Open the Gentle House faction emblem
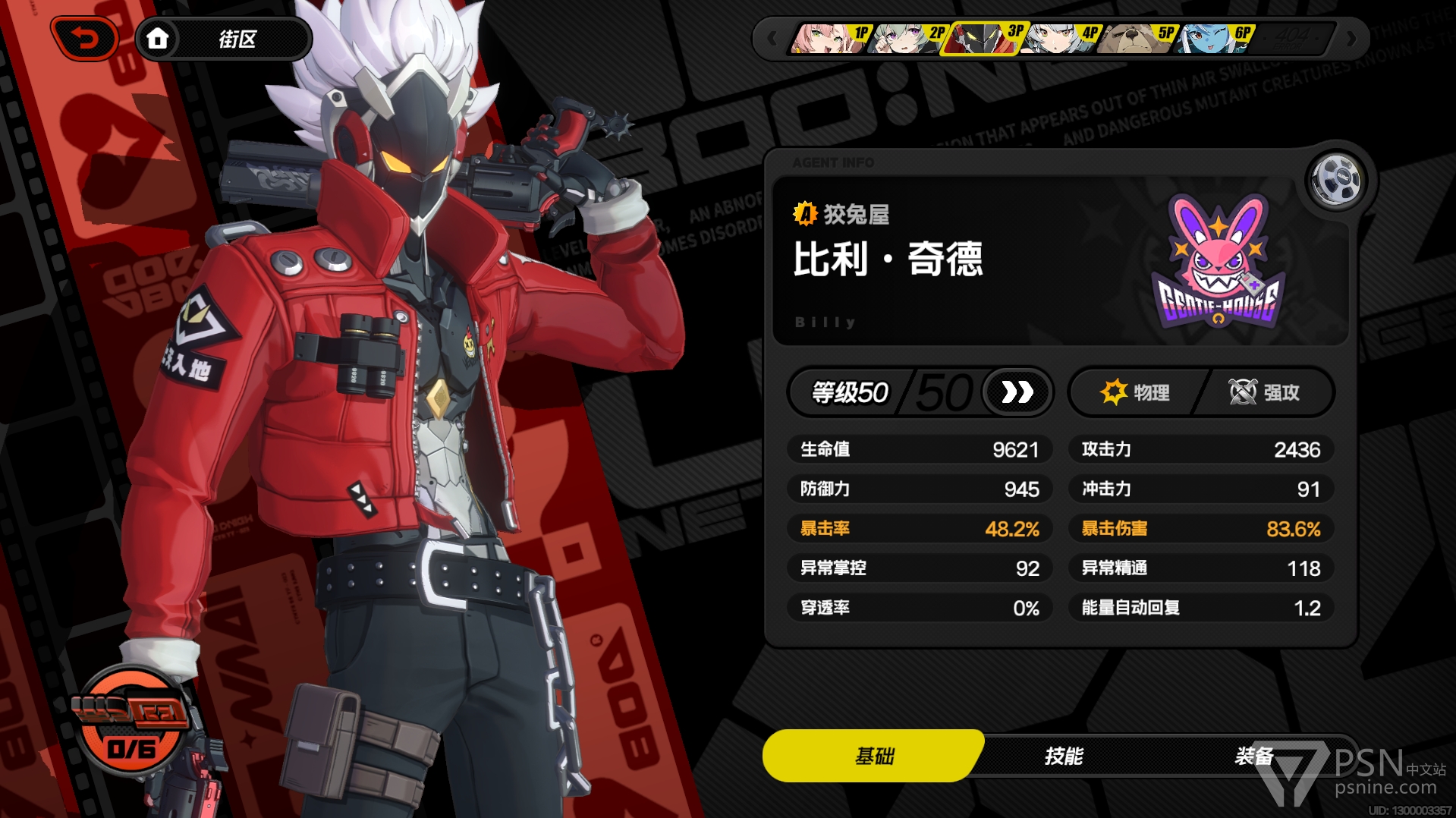The height and width of the screenshot is (818, 1456). click(x=1218, y=263)
